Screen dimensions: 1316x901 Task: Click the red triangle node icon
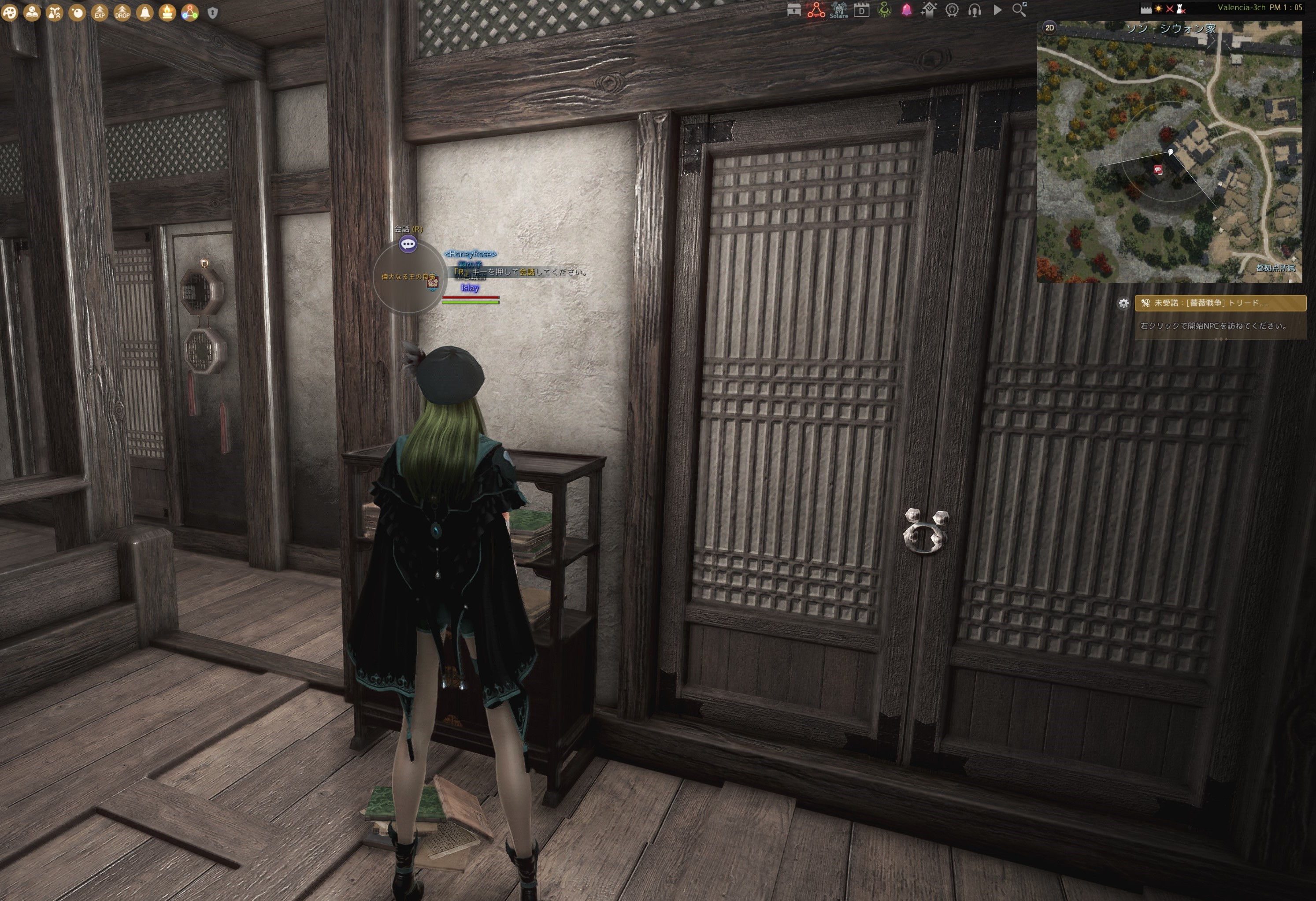tap(816, 10)
